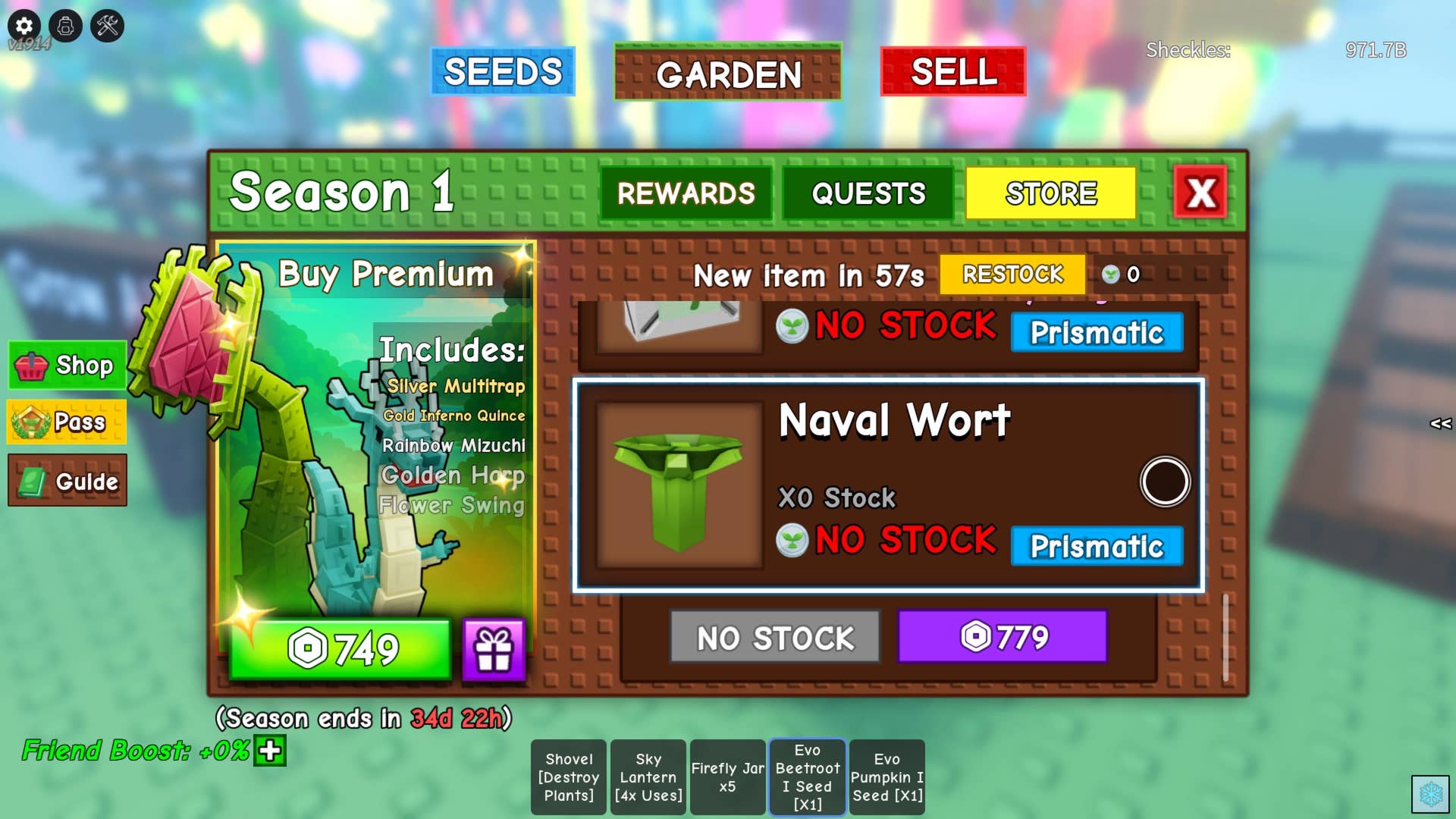Close the Season 1 window
Viewport: 1456px width, 819px height.
[x=1200, y=193]
